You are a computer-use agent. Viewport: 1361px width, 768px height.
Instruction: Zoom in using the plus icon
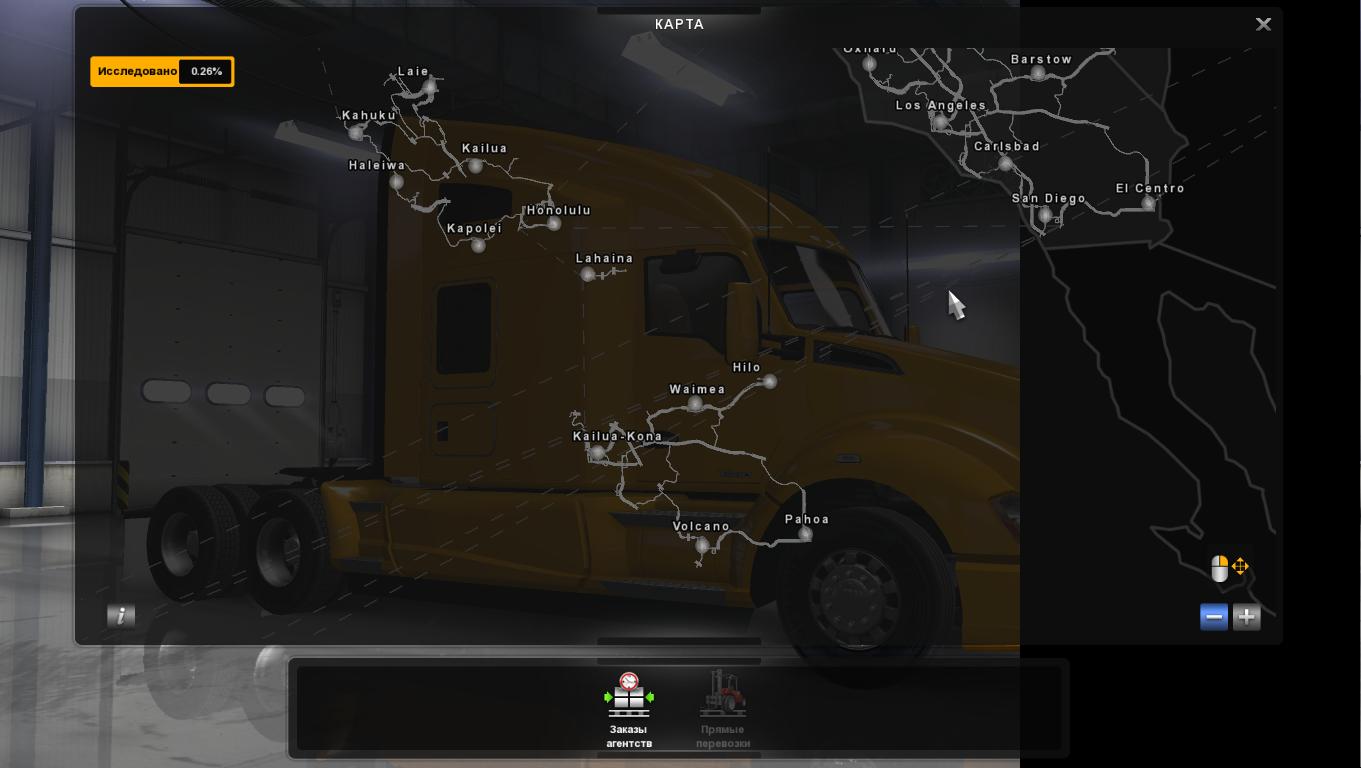coord(1246,617)
